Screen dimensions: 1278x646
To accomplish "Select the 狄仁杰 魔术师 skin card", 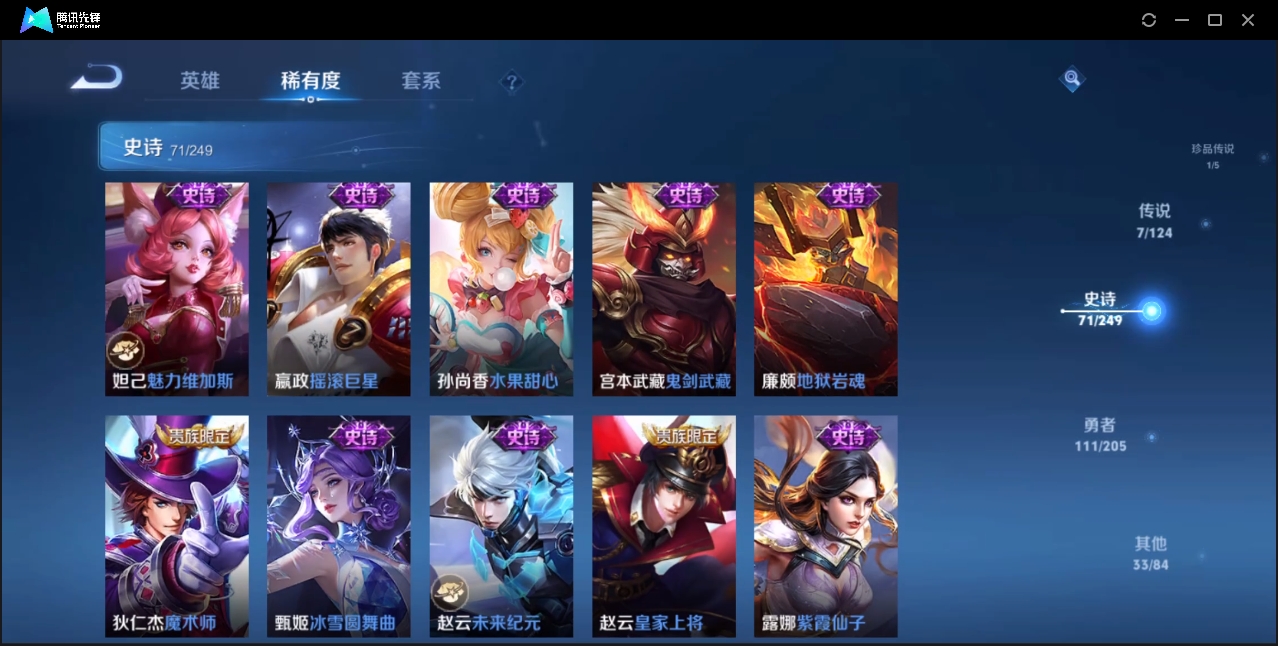I will coord(177,526).
